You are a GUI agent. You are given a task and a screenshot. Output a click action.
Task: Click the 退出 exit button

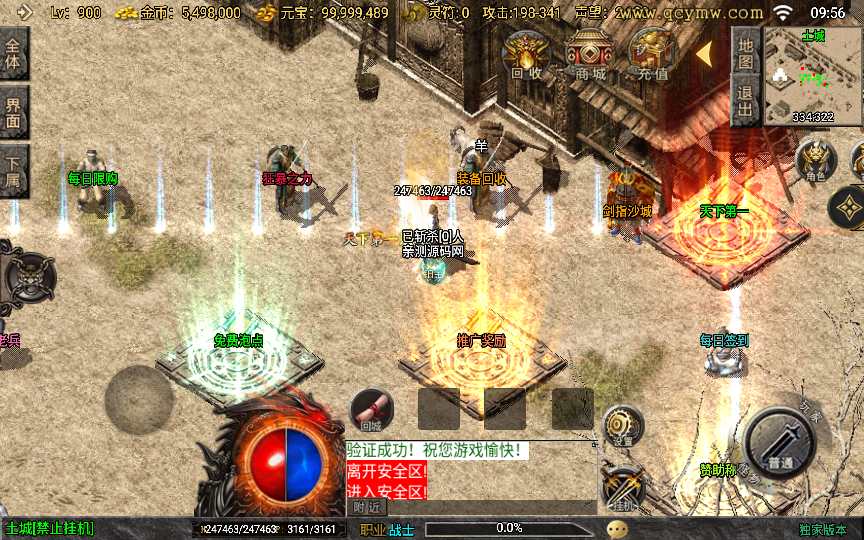(744, 101)
